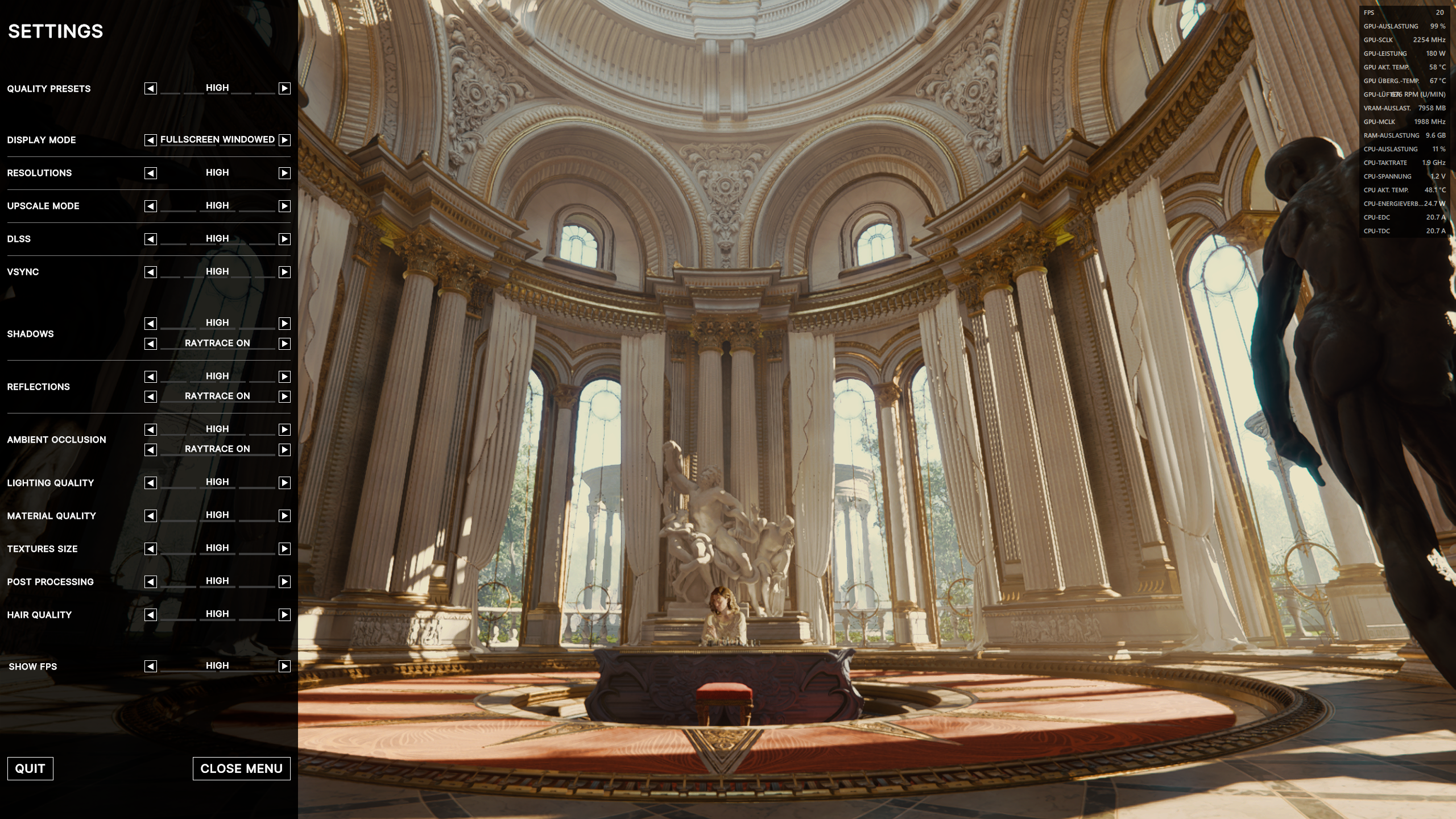Open the Resolutions value selector

tap(217, 172)
